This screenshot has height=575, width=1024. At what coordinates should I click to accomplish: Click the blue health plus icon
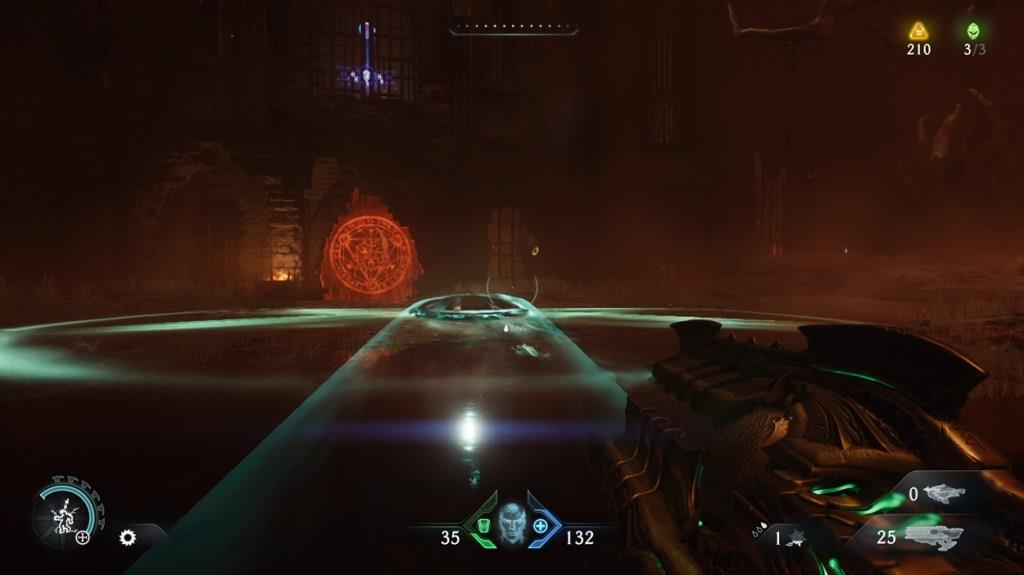click(541, 526)
